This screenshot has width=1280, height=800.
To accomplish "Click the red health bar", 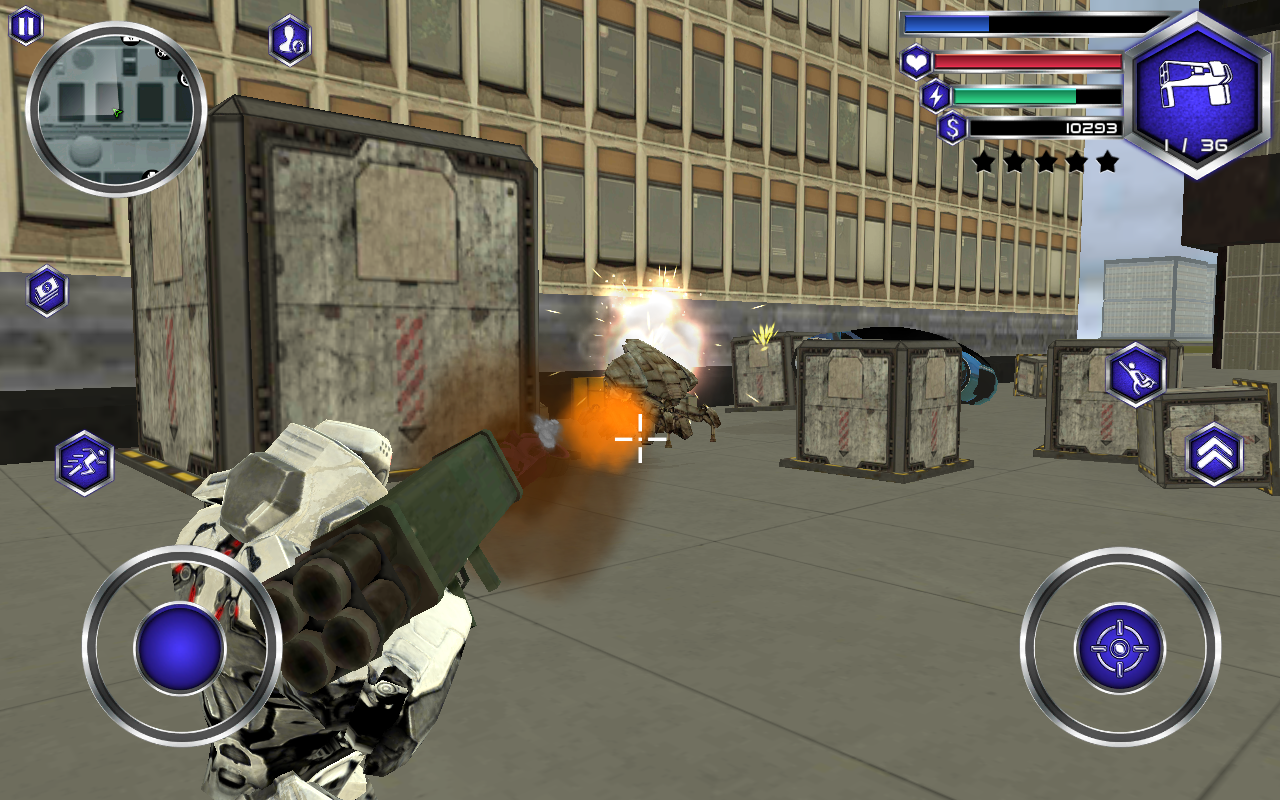I will (1028, 62).
